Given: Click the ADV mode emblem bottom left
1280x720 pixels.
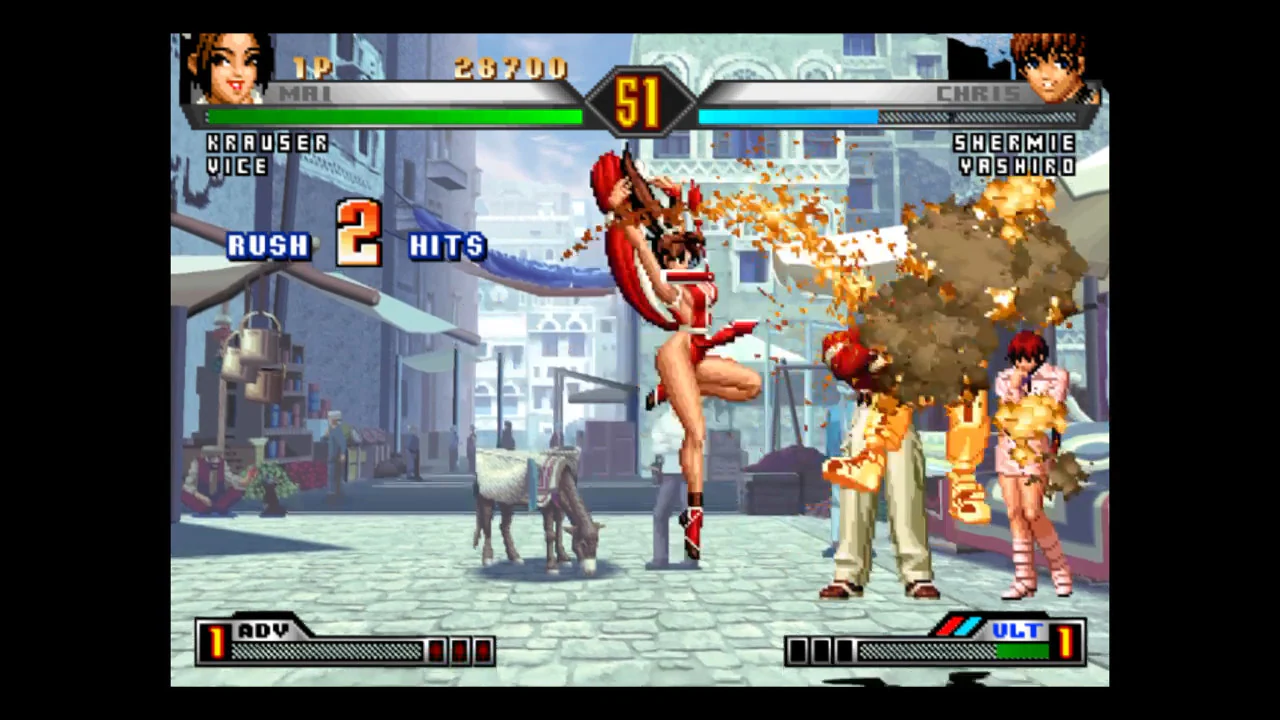Looking at the screenshot, I should (262, 632).
